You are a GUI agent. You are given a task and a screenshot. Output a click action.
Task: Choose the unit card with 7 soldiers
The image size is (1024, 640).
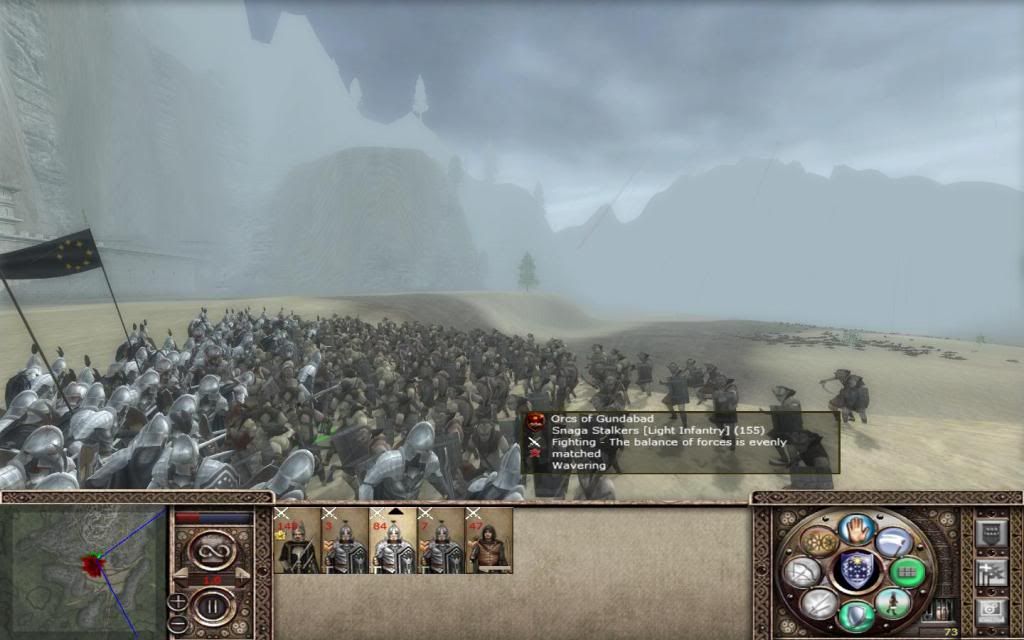pos(441,541)
